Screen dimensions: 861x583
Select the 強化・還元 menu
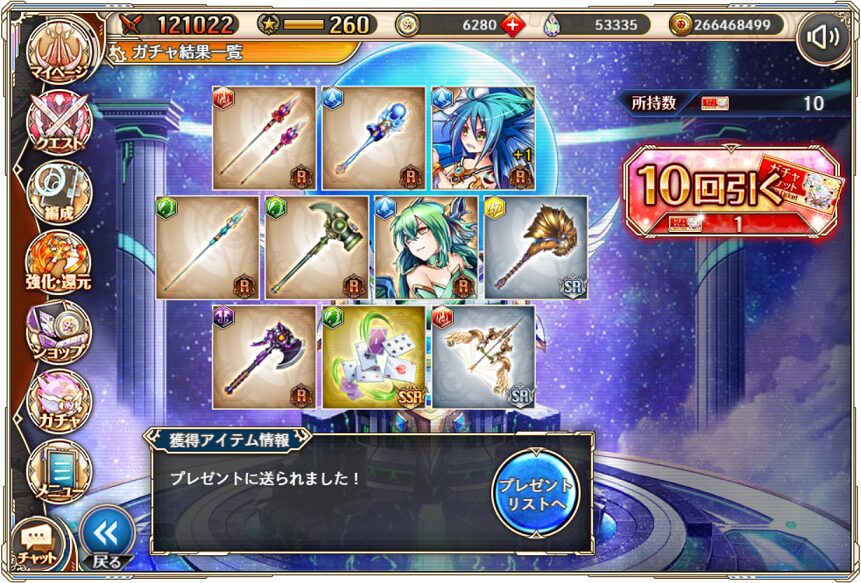pyautogui.click(x=58, y=262)
